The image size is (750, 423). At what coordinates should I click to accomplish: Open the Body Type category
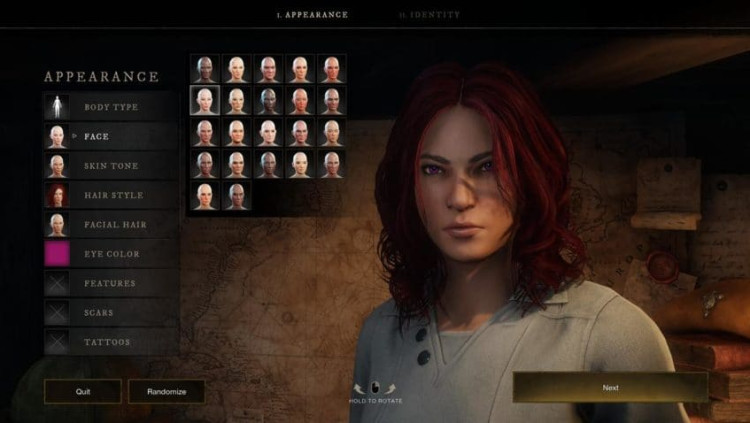tap(110, 107)
